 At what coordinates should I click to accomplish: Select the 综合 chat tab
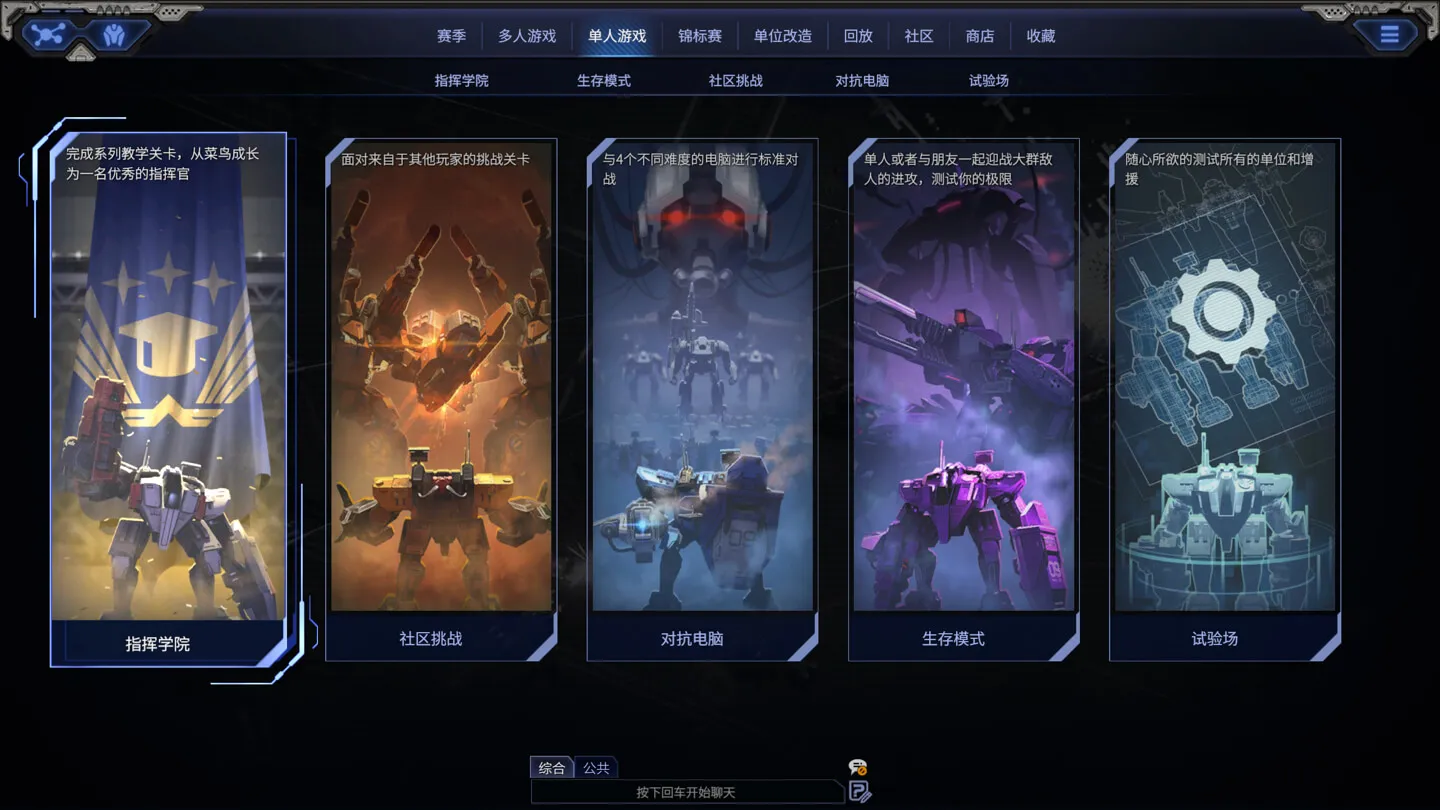[x=551, y=768]
